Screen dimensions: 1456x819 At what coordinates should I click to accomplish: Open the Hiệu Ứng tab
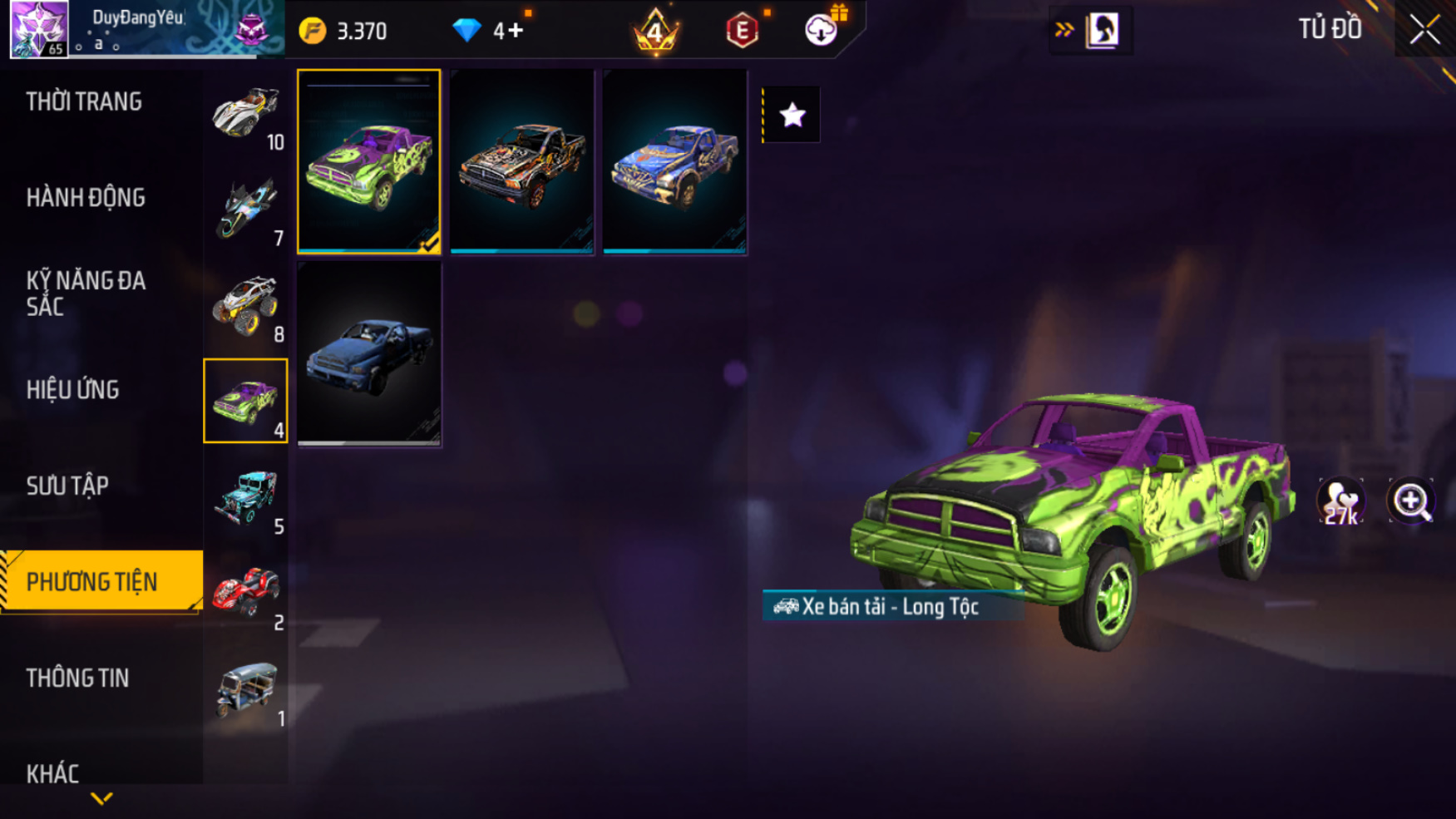coord(73,390)
